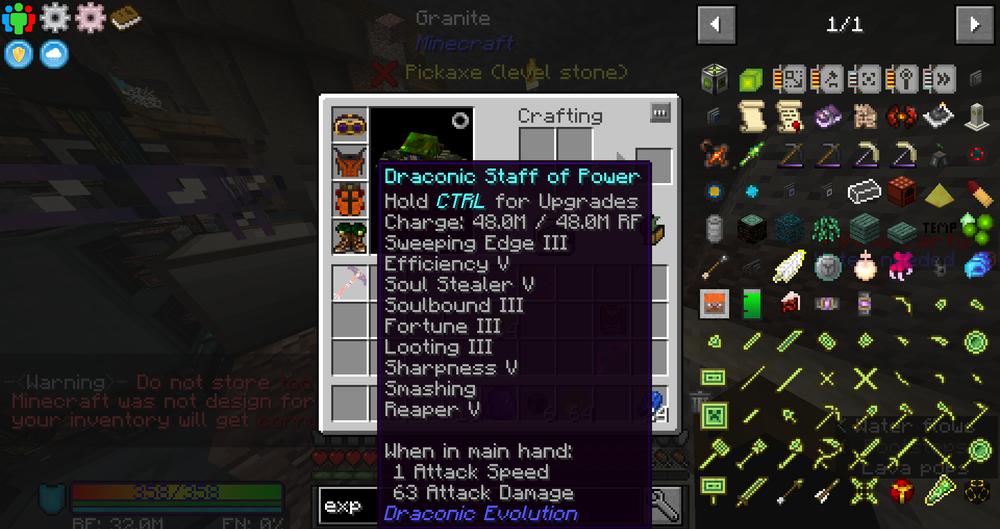
Task: Open the colorful people icon
Action: click(18, 17)
